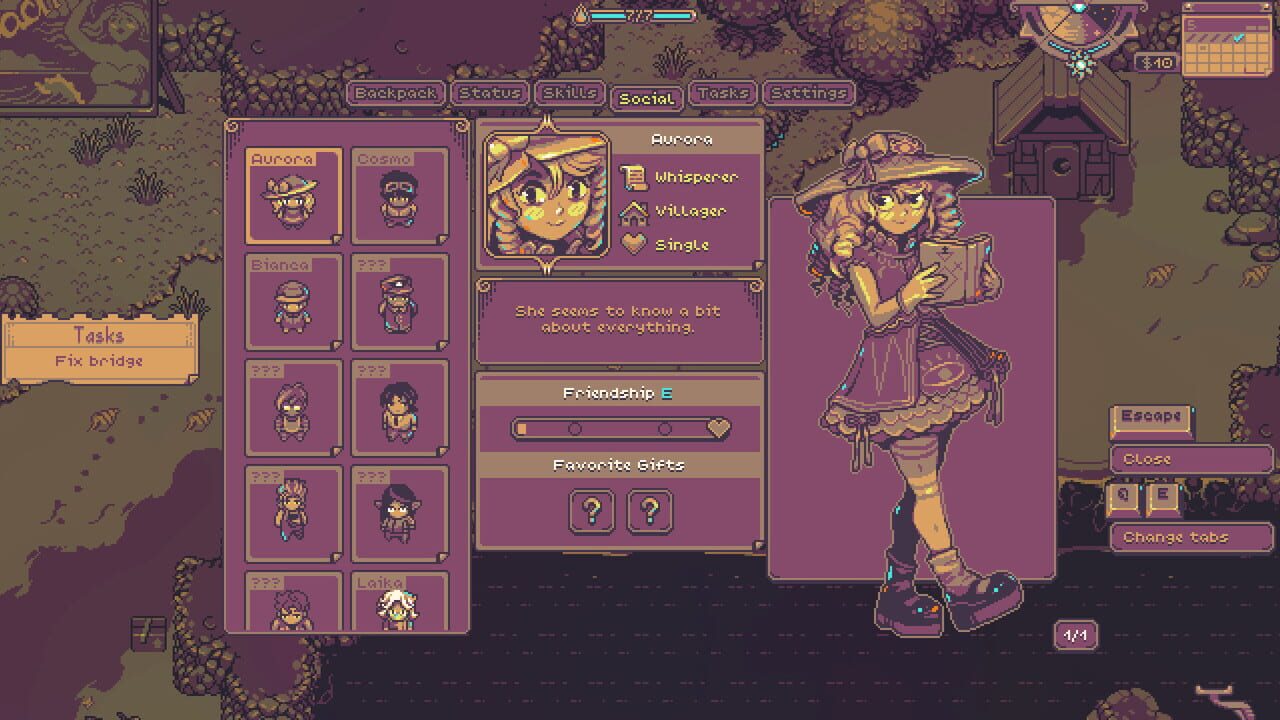Open the Skills tab

[x=570, y=93]
